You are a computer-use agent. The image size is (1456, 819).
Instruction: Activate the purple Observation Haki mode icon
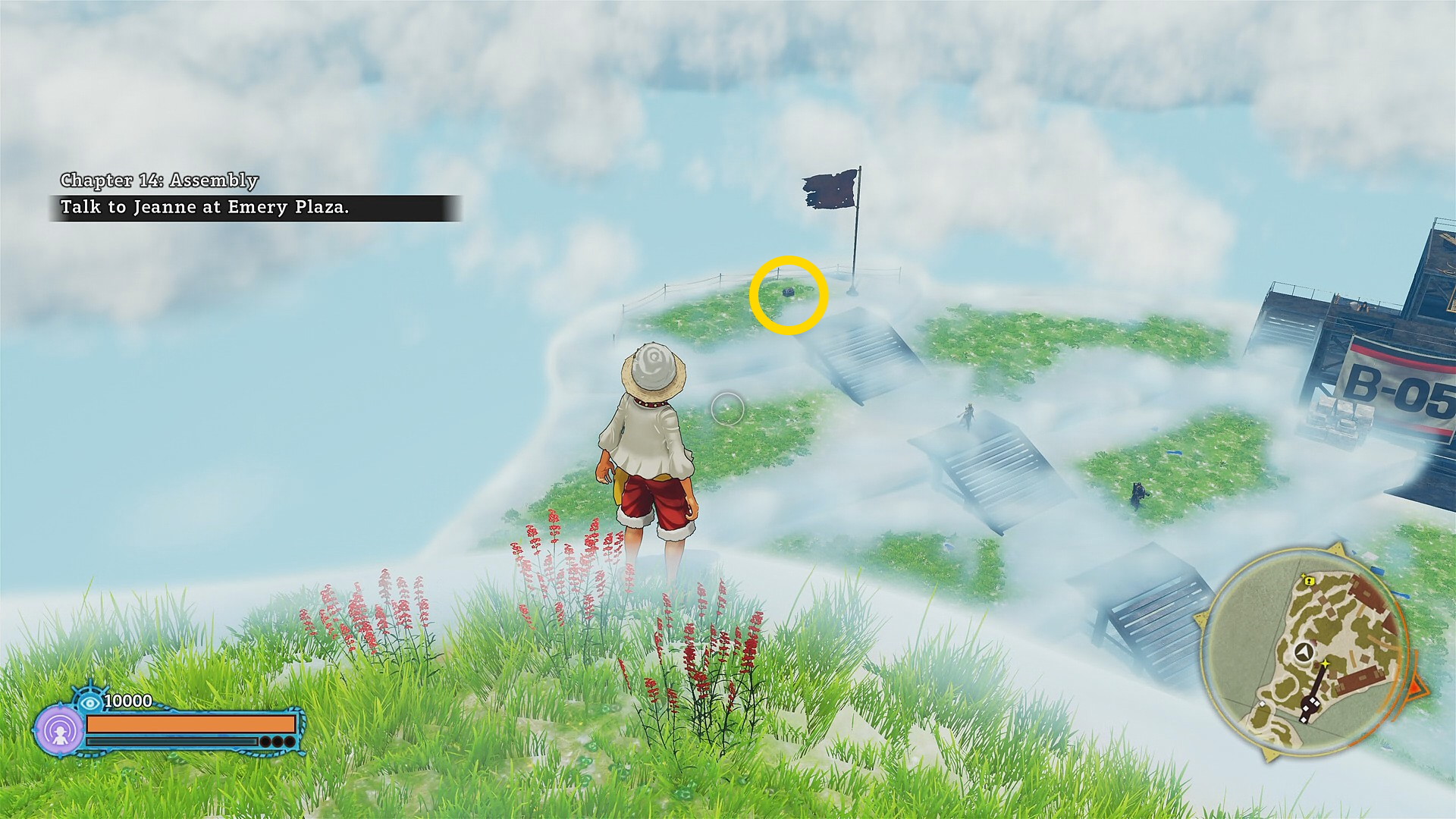(59, 731)
